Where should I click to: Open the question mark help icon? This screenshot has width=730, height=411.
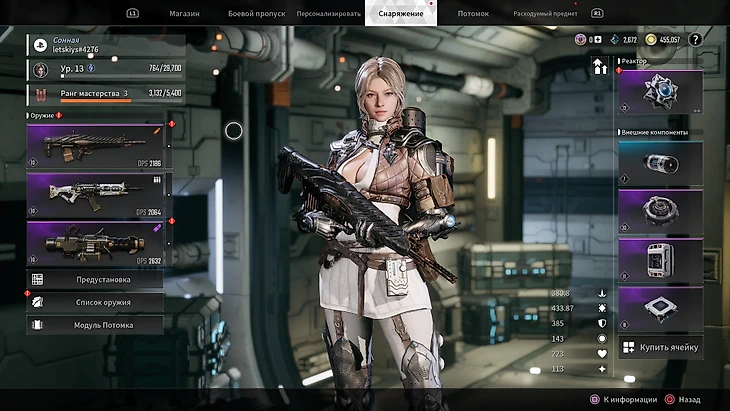[695, 39]
